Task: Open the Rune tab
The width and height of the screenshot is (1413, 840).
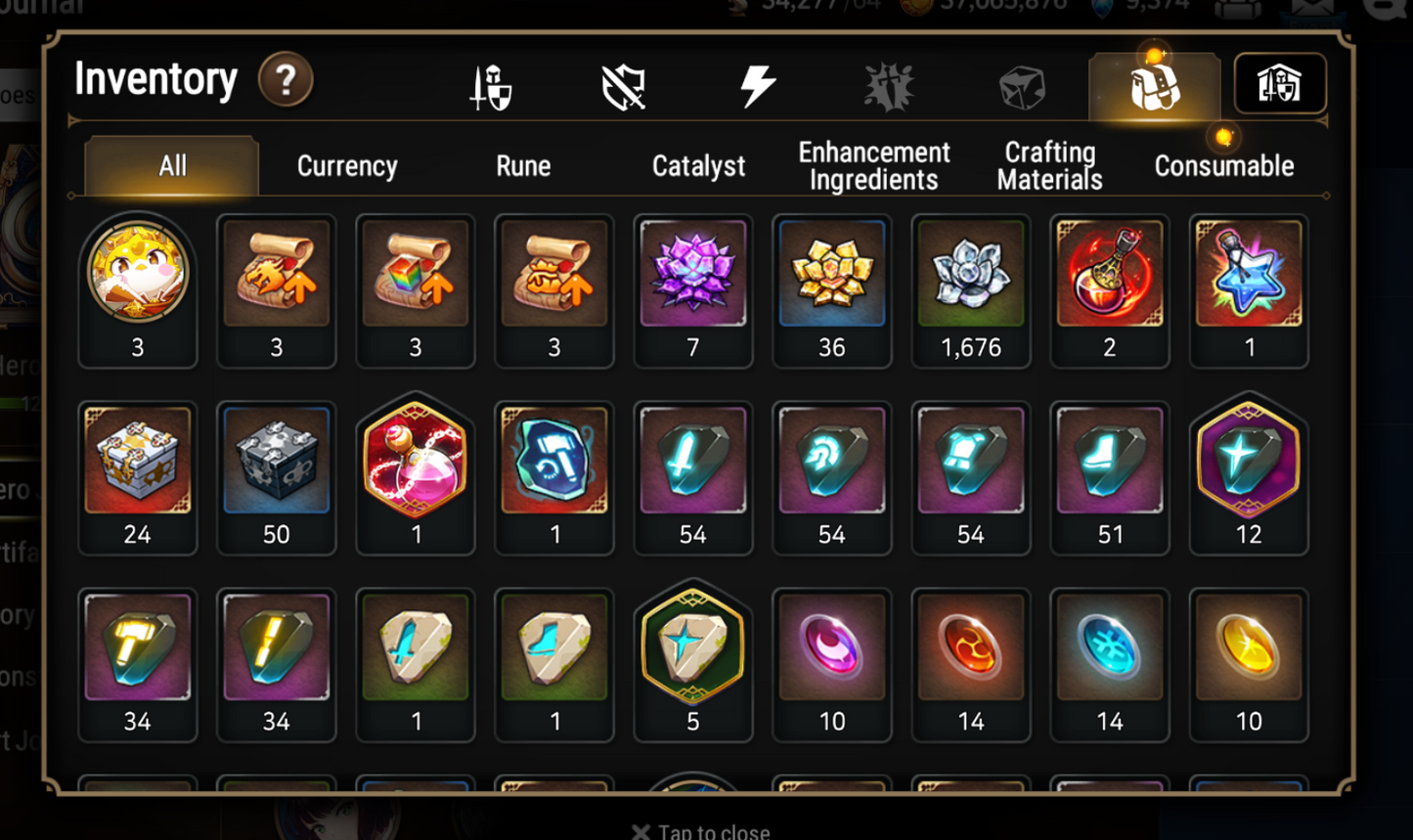Action: coord(523,166)
